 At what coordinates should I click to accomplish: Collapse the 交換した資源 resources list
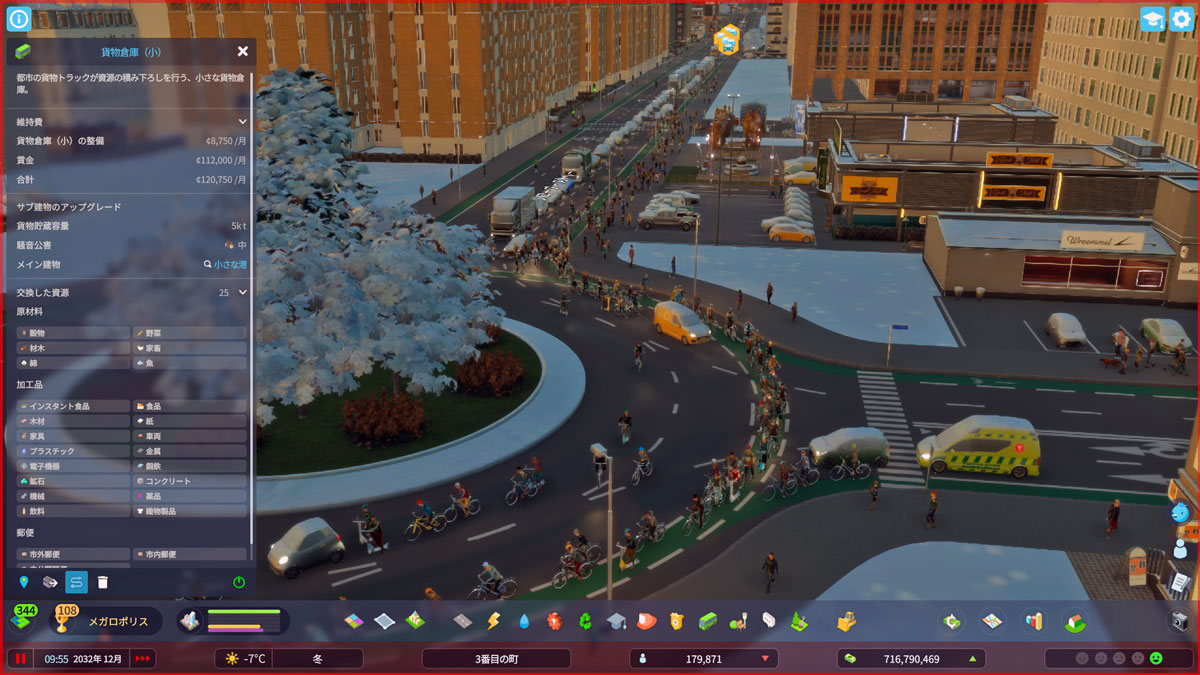(x=242, y=293)
